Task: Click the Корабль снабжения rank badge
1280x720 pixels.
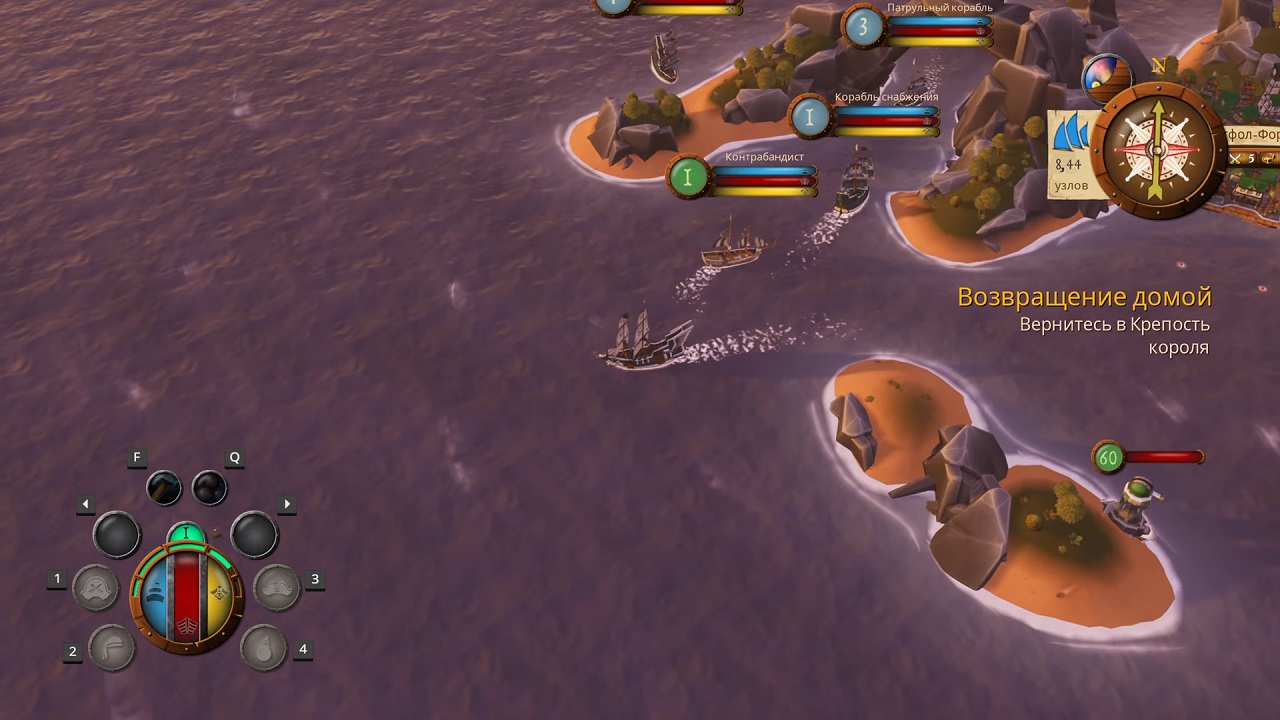Action: pyautogui.click(x=809, y=117)
